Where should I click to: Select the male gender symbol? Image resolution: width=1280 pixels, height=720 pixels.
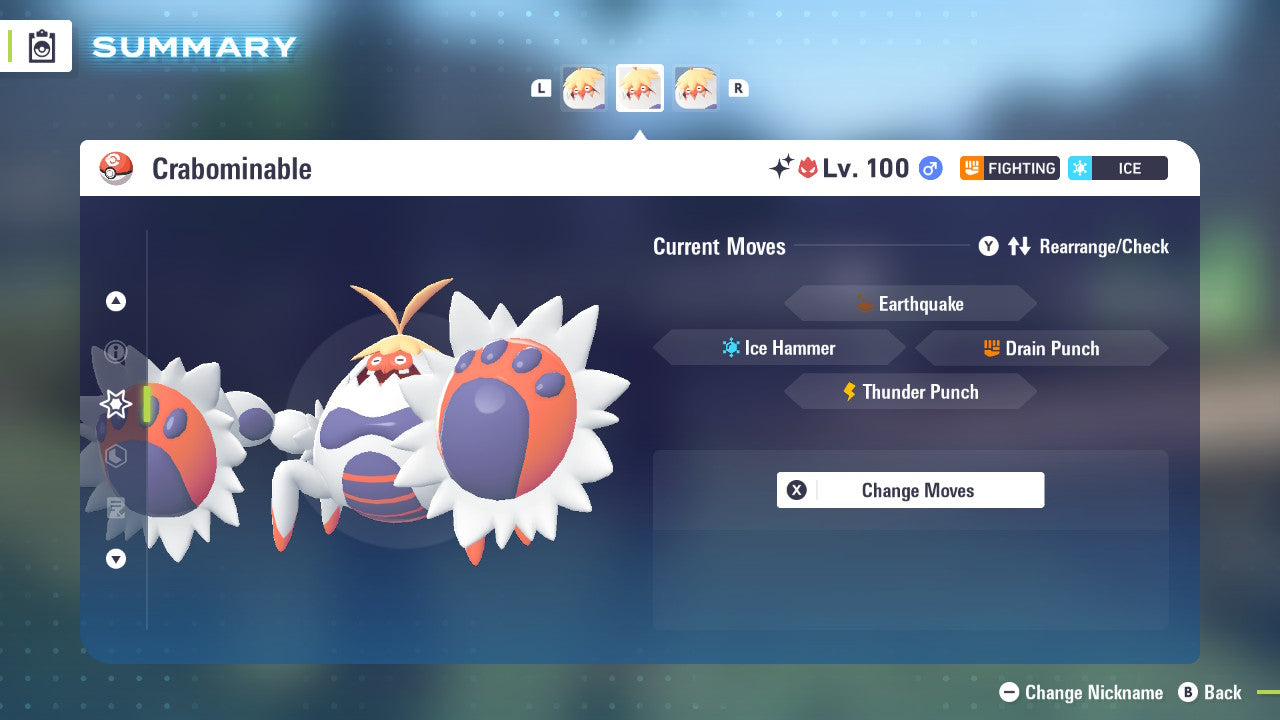tap(929, 168)
